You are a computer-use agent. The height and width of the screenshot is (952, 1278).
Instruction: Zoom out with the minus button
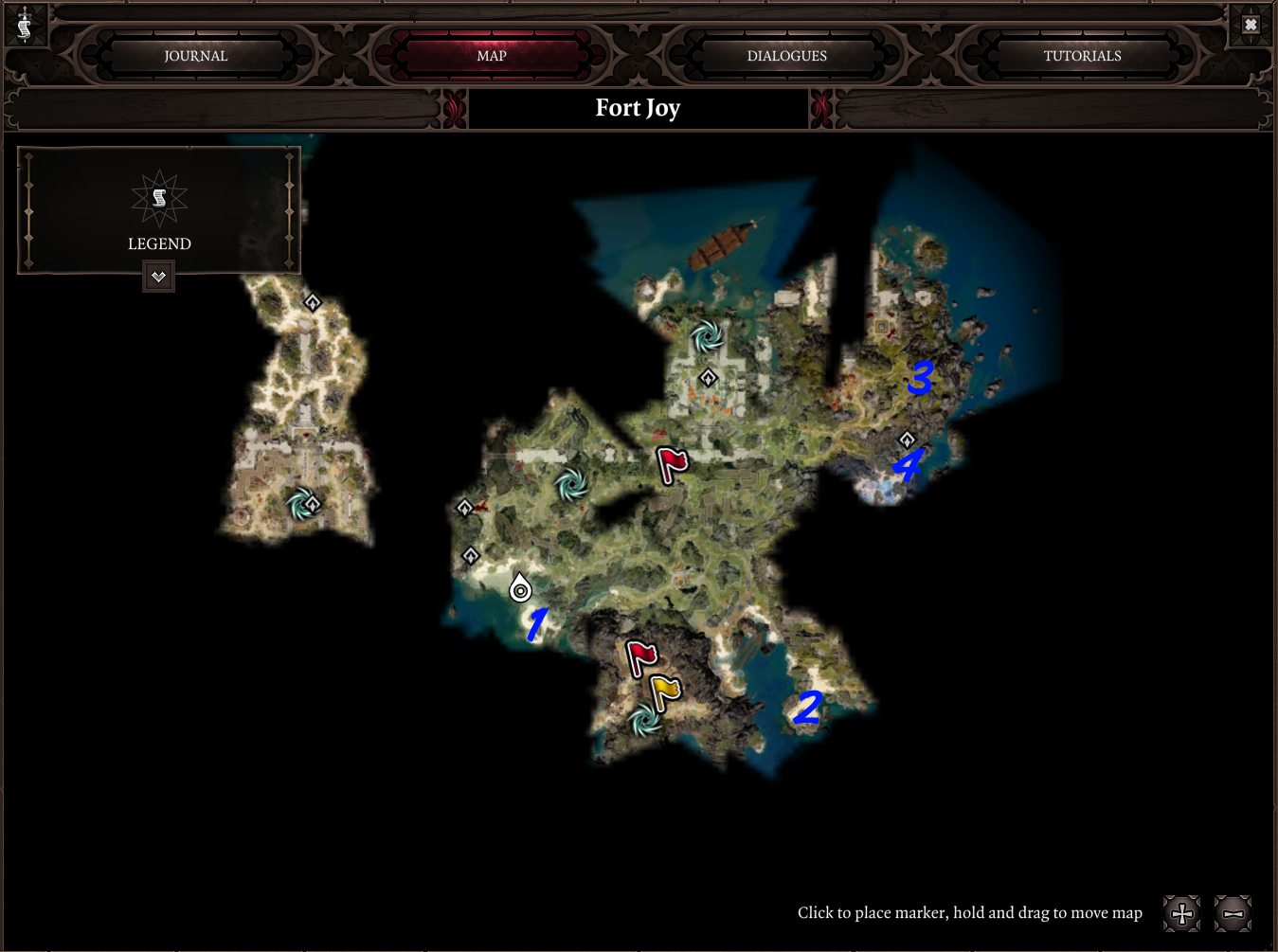[1233, 914]
